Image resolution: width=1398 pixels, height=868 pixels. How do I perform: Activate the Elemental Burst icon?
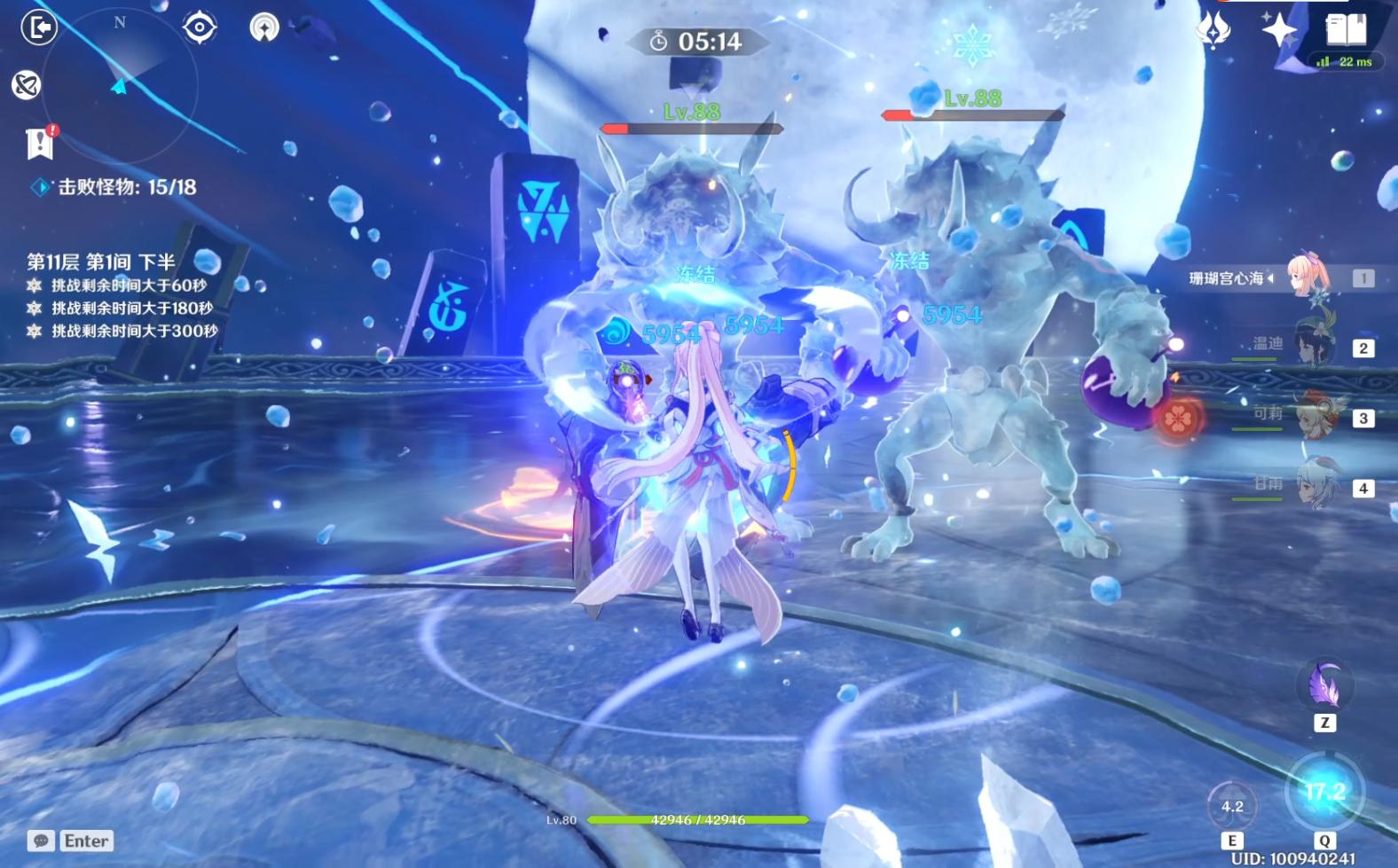(1324, 792)
